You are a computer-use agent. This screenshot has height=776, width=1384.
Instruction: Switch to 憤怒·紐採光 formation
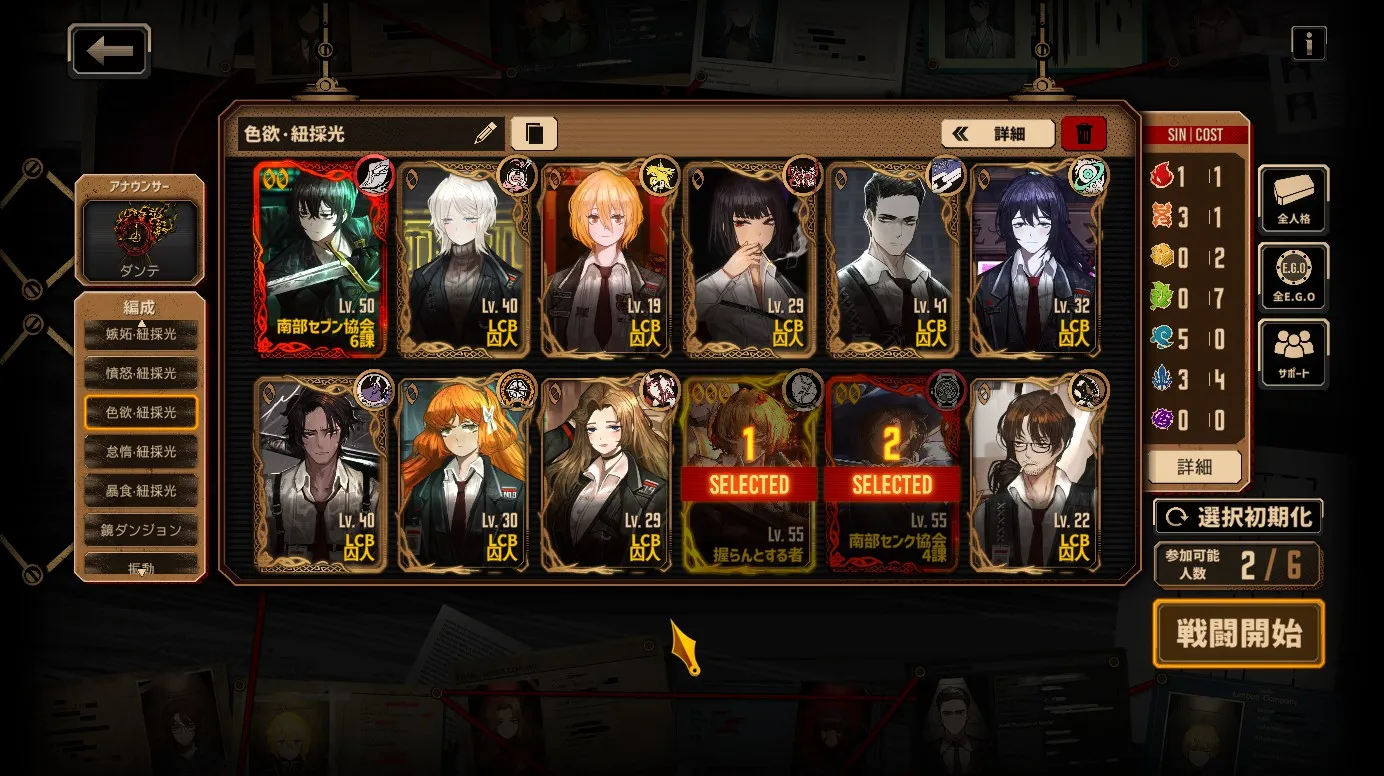(141, 373)
